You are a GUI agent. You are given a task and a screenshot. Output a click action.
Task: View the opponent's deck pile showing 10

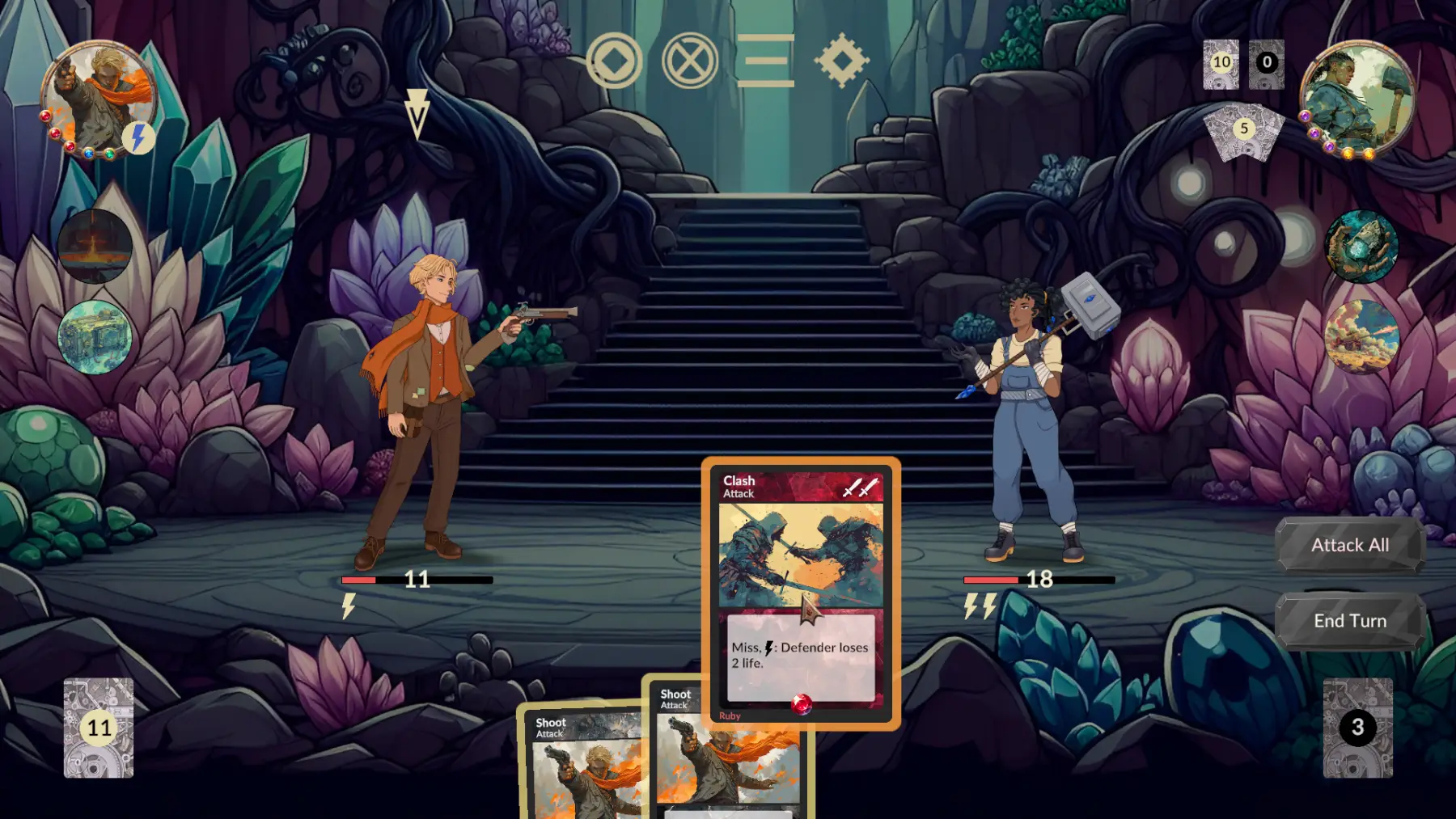pyautogui.click(x=1221, y=63)
